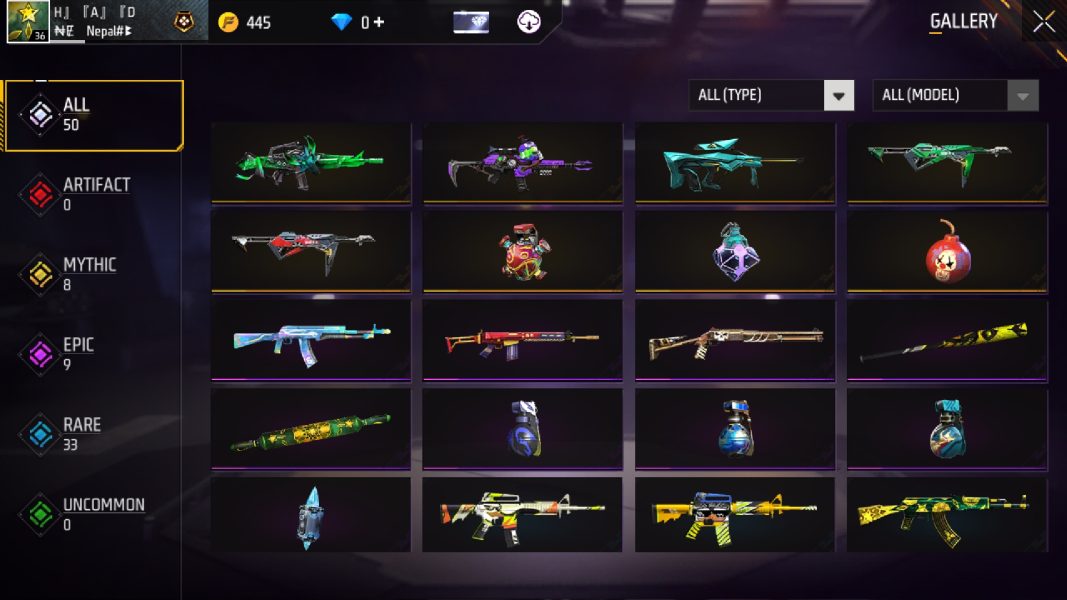The height and width of the screenshot is (600, 1067).
Task: Select the teal angular sniper skin
Action: pyautogui.click(x=734, y=162)
